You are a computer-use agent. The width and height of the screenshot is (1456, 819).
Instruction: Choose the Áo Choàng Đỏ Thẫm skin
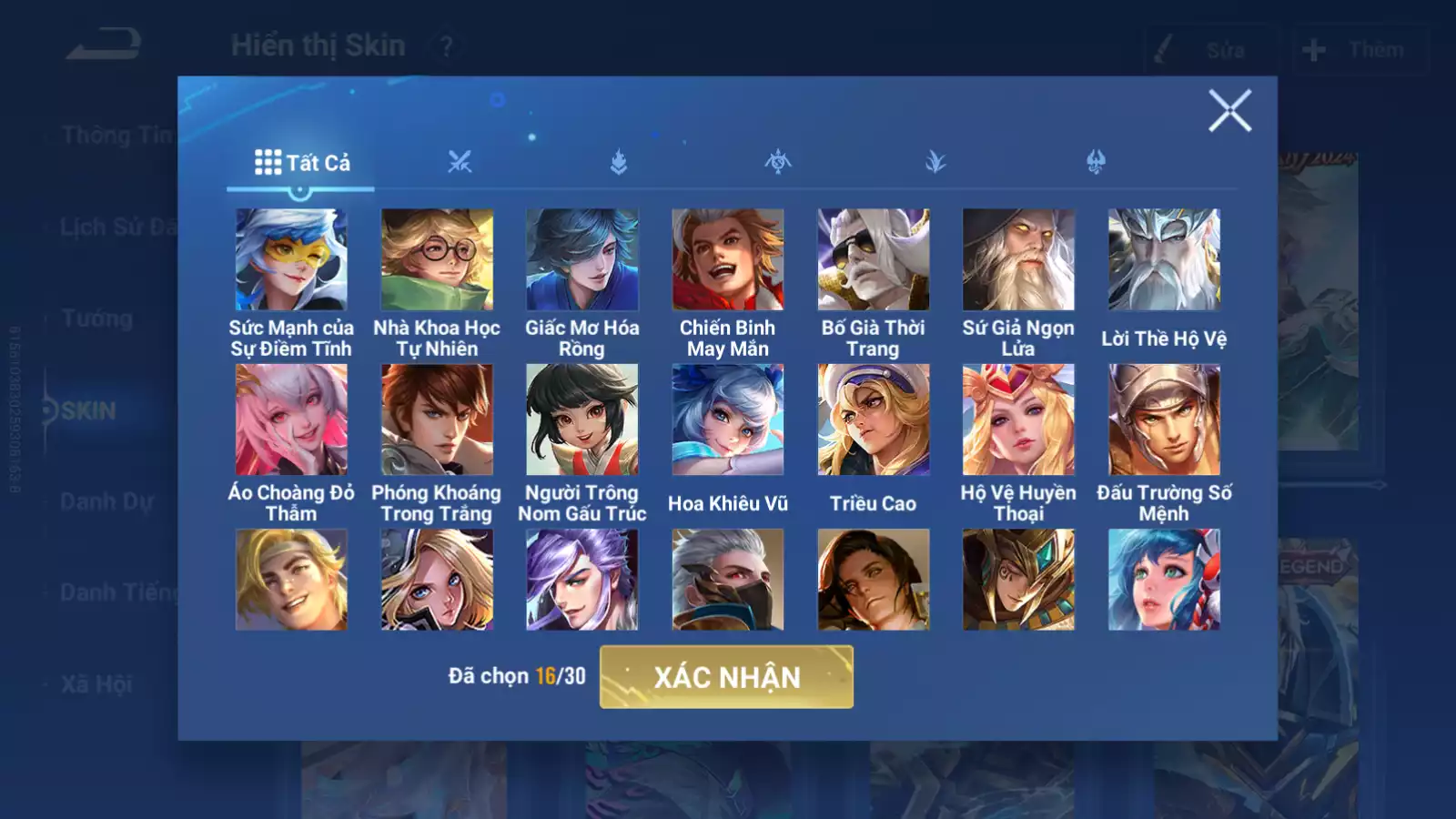[x=291, y=420]
